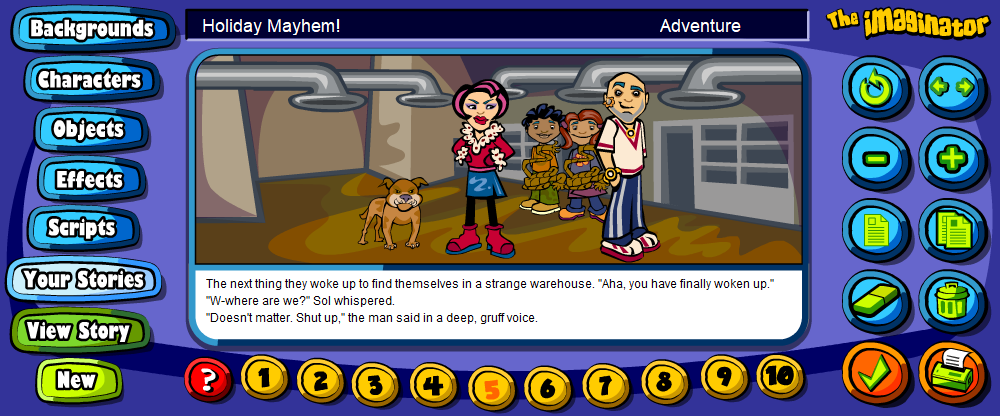The image size is (1000, 416).
Task: Click the View Story button
Action: [x=78, y=331]
